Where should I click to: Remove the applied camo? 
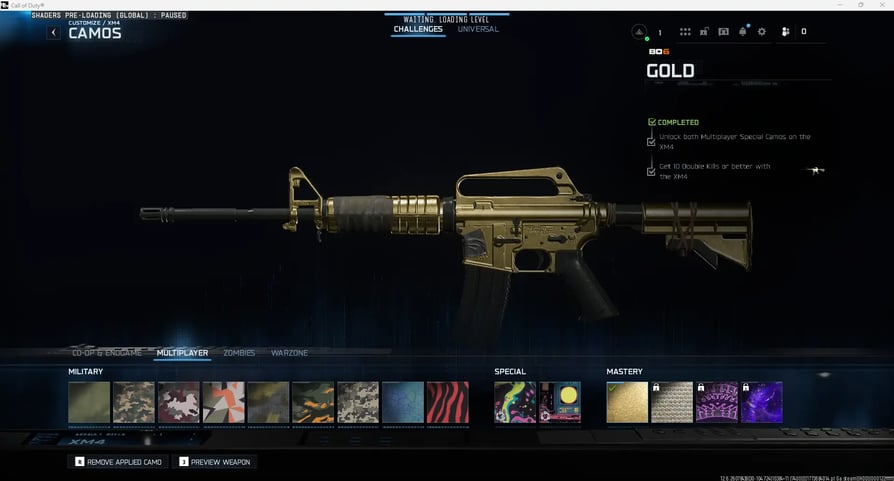pyautogui.click(x=119, y=462)
